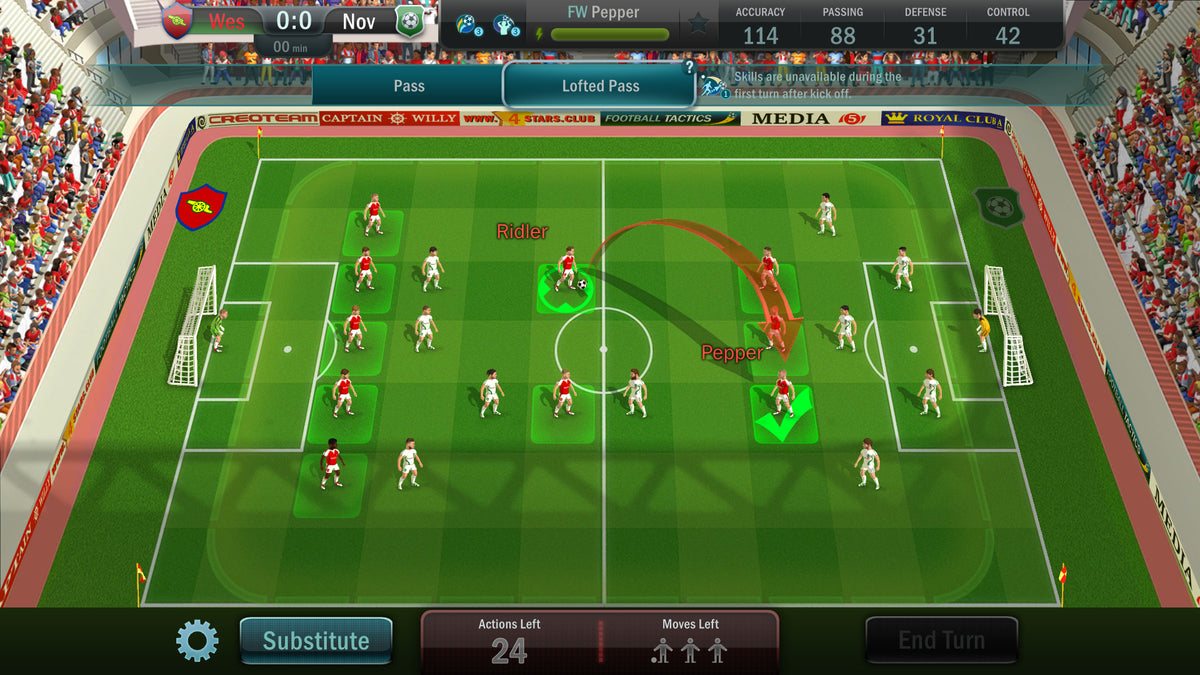The height and width of the screenshot is (675, 1200).
Task: Open the Substitute panel
Action: (316, 640)
